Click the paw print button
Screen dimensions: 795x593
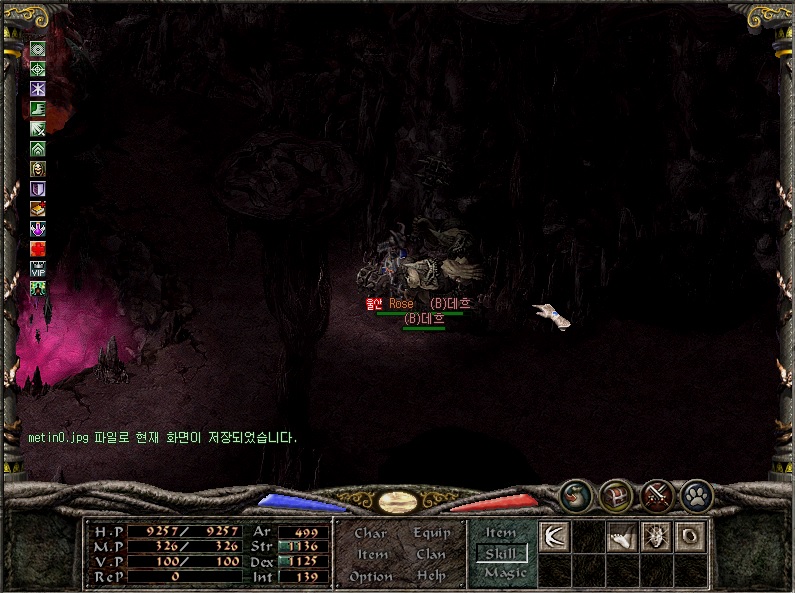(x=696, y=495)
